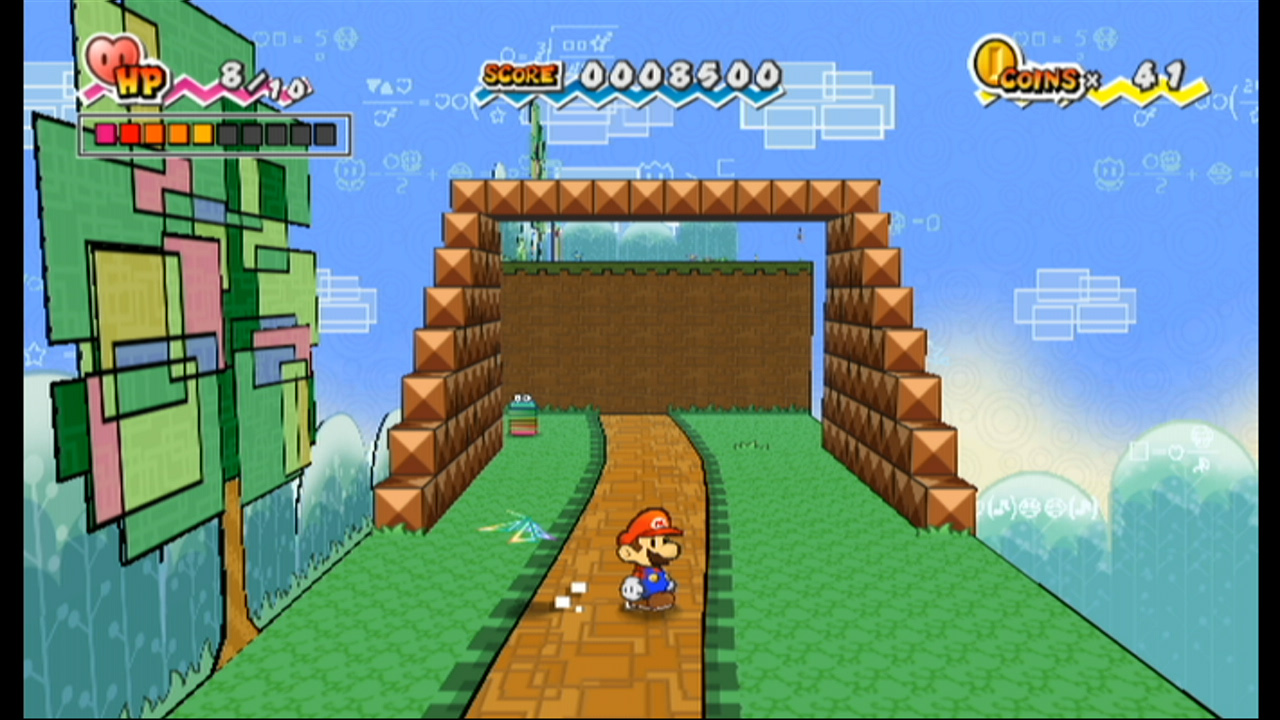
Task: Click the coin count 41
Action: [1157, 75]
